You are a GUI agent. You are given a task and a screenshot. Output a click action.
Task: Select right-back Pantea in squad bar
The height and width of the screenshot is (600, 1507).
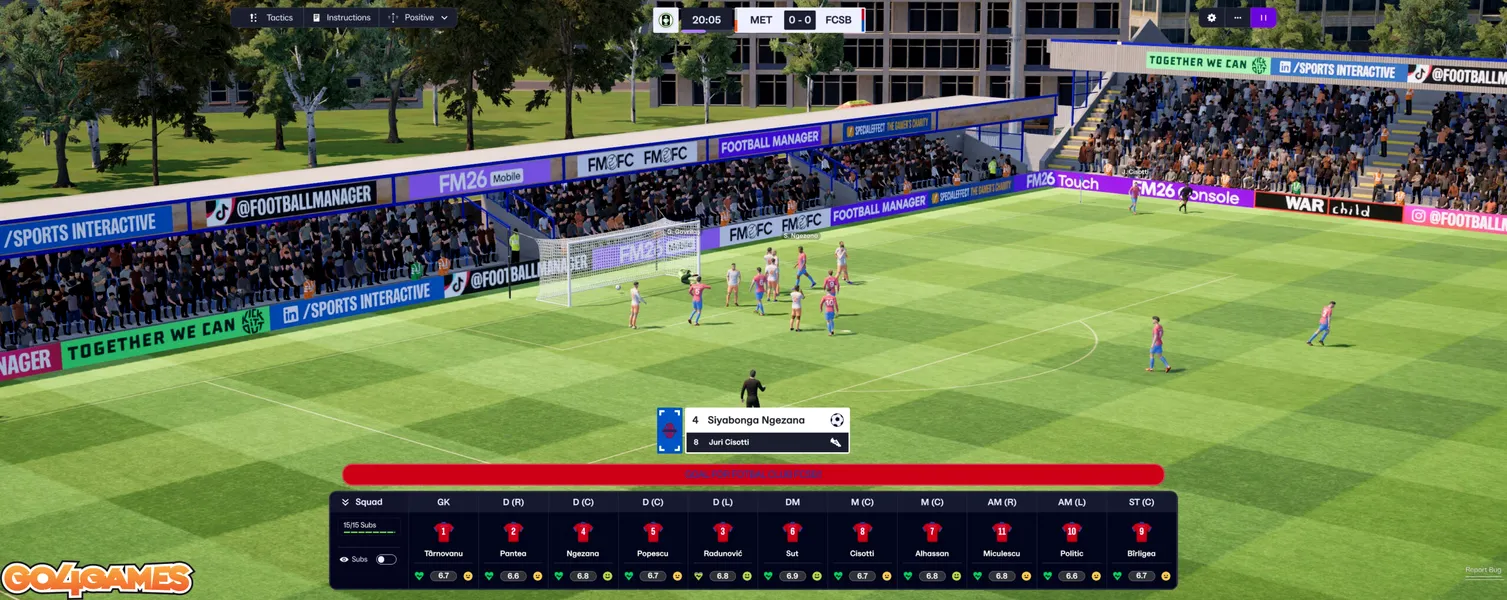click(x=513, y=532)
